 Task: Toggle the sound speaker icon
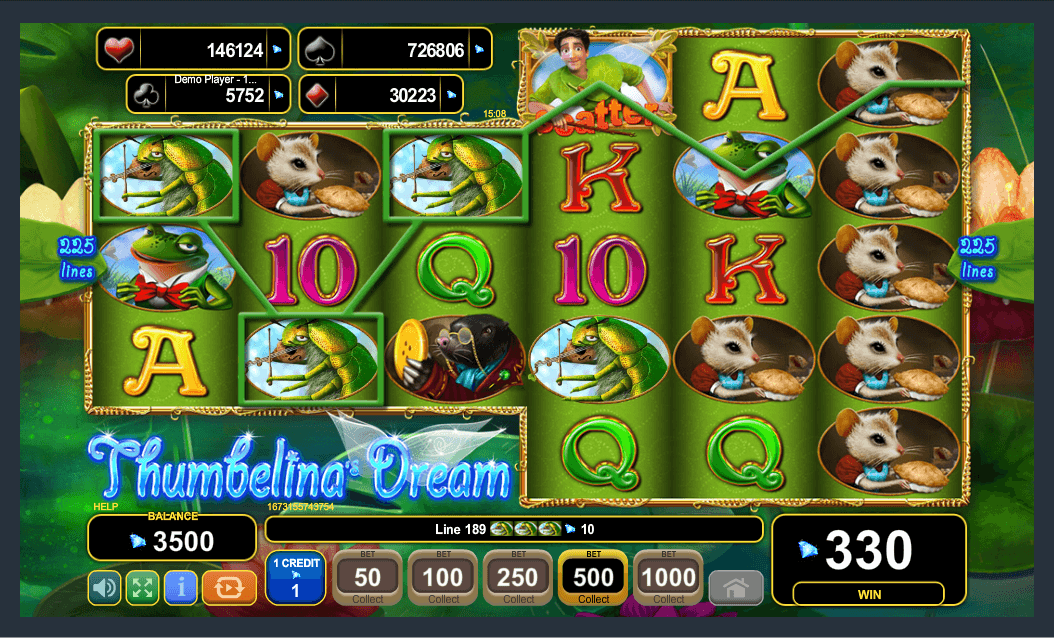click(x=105, y=587)
